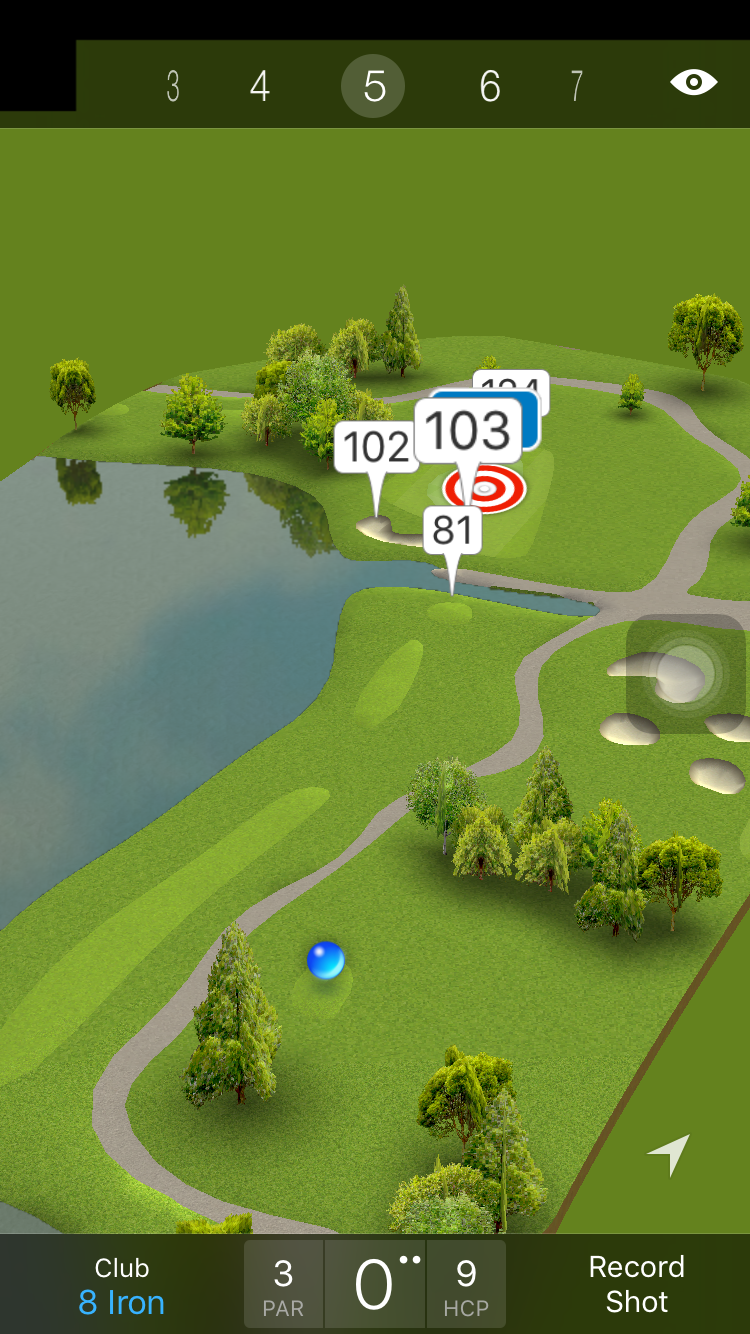The height and width of the screenshot is (1334, 750).
Task: Choose the 81 distance callout
Action: pyautogui.click(x=453, y=530)
